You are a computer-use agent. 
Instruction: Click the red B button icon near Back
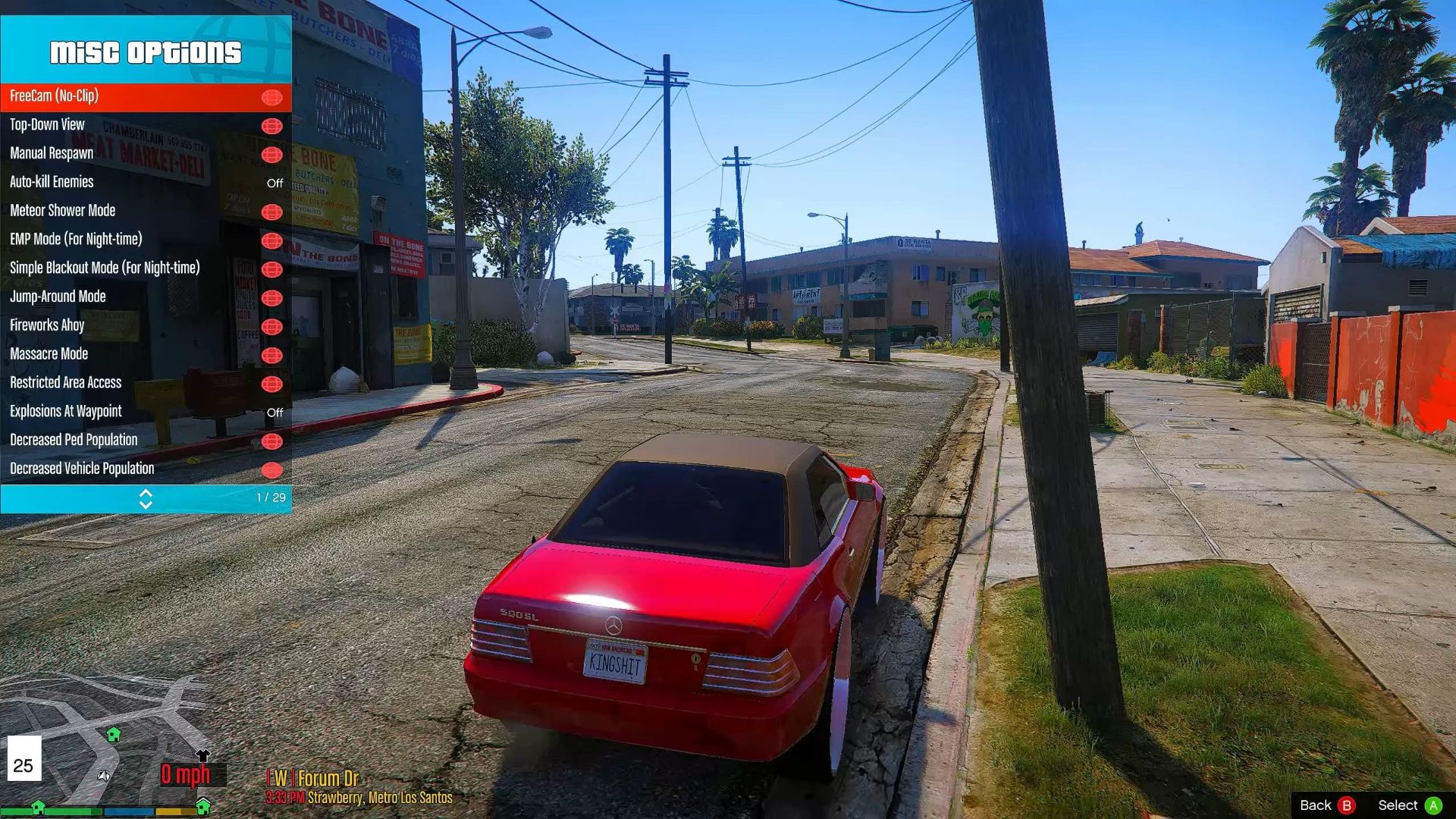coord(1345,805)
